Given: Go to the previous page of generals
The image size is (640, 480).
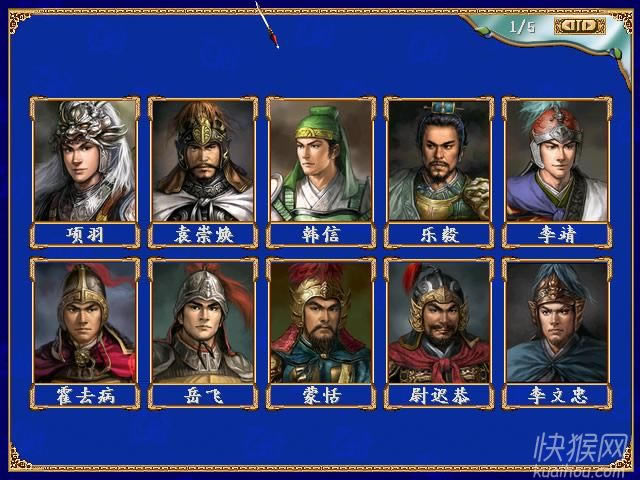Looking at the screenshot, I should (567, 26).
